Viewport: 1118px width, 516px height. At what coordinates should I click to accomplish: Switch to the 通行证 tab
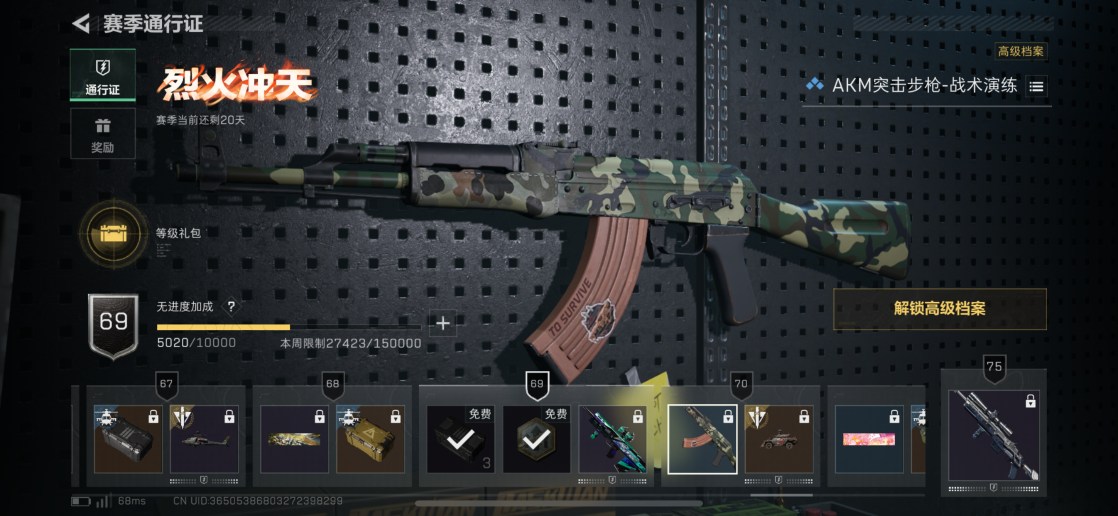[x=102, y=77]
